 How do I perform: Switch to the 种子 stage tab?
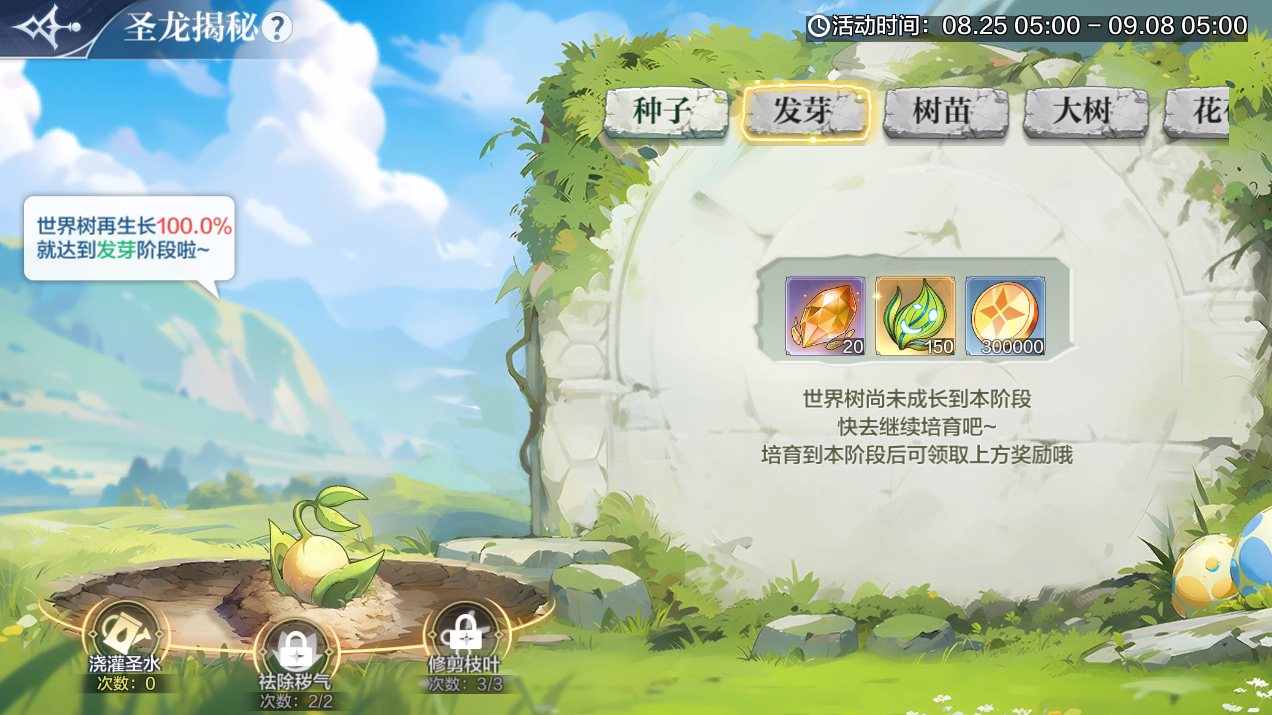pyautogui.click(x=664, y=112)
